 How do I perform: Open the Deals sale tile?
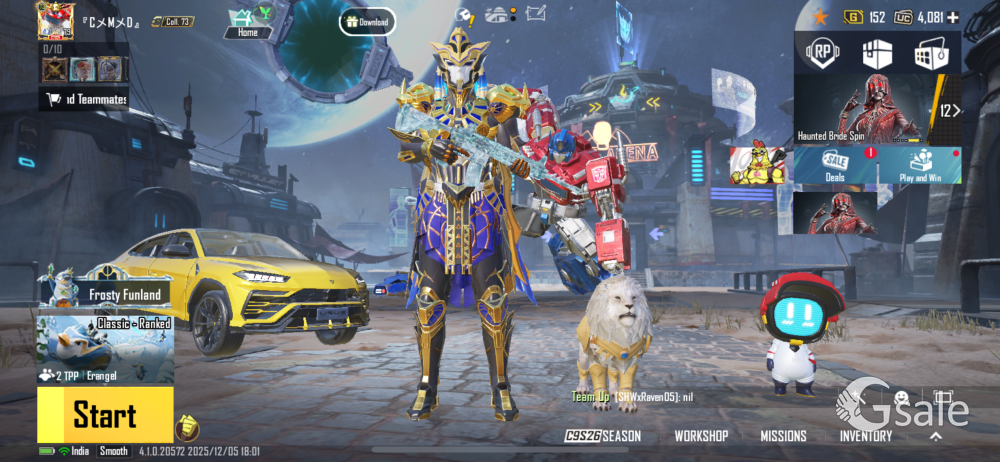[x=836, y=165]
